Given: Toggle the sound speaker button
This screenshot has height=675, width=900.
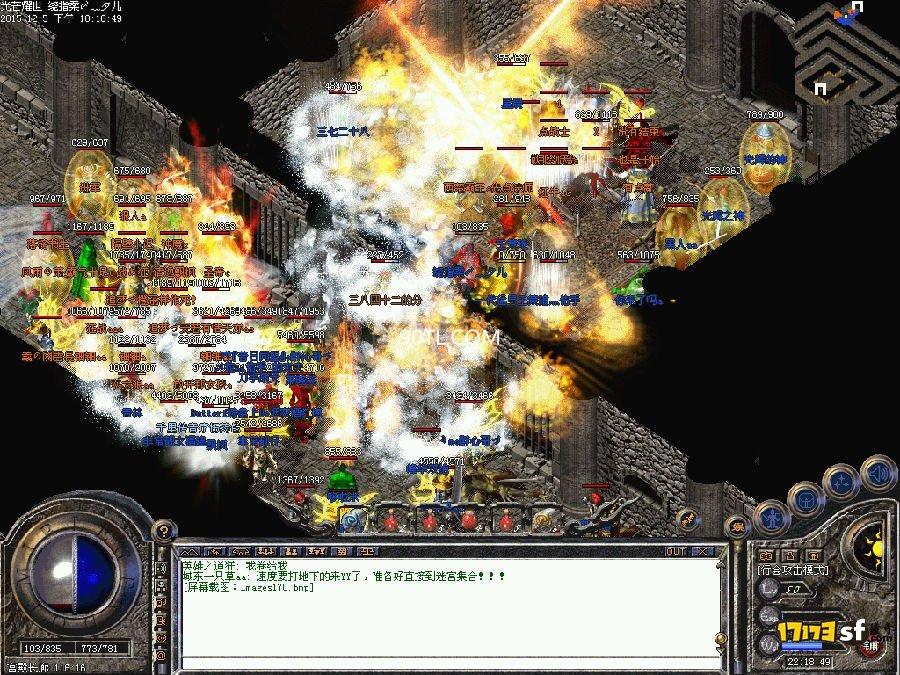Looking at the screenshot, I should 878,472.
